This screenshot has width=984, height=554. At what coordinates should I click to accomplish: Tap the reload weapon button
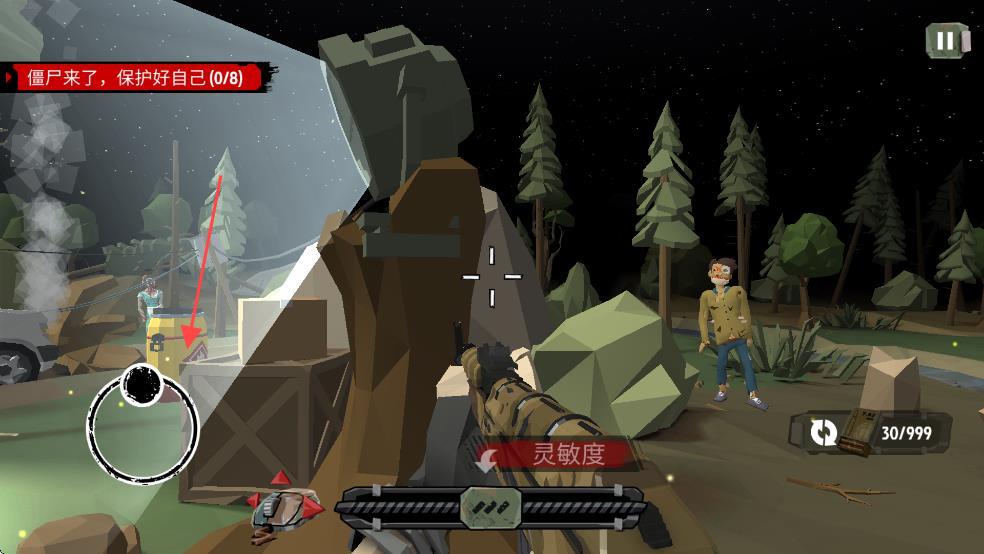[x=823, y=432]
